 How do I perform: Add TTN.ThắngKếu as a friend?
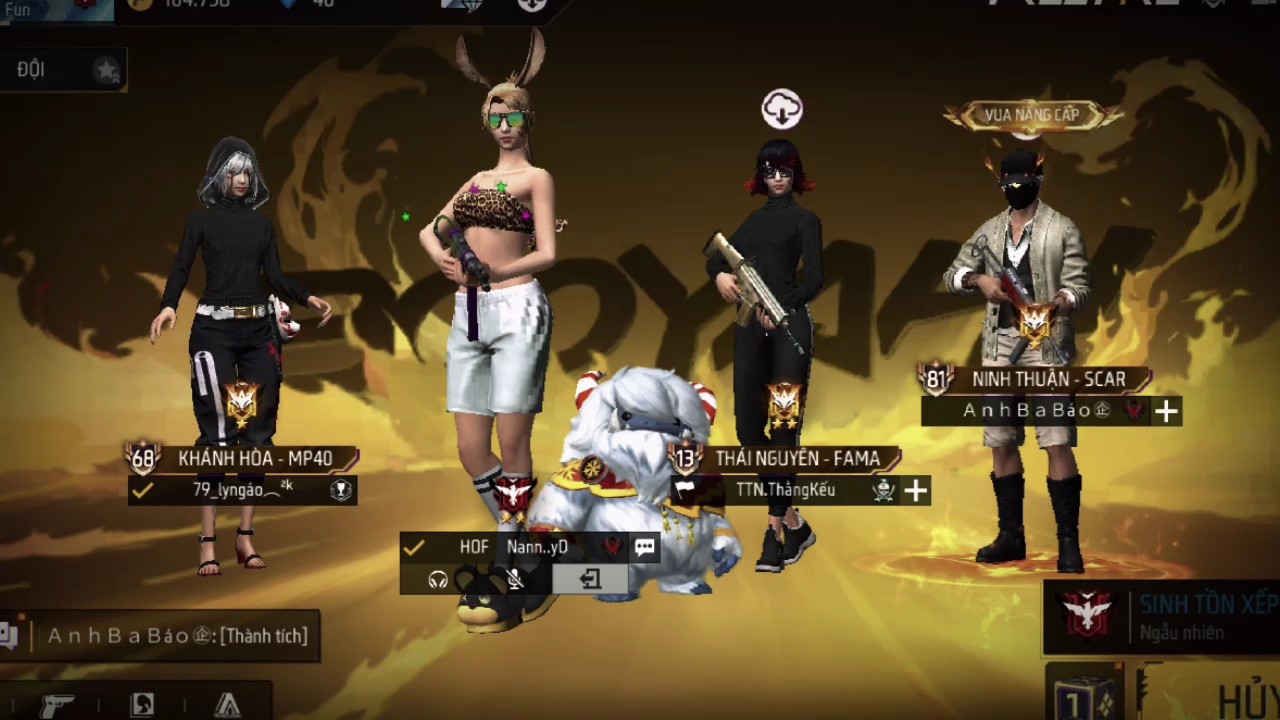(x=915, y=490)
